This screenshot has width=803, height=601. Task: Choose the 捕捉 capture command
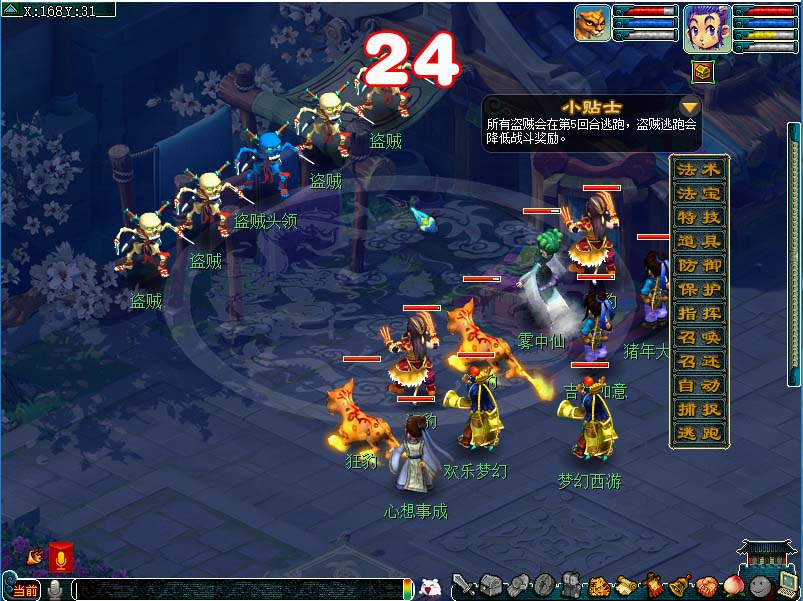[699, 409]
